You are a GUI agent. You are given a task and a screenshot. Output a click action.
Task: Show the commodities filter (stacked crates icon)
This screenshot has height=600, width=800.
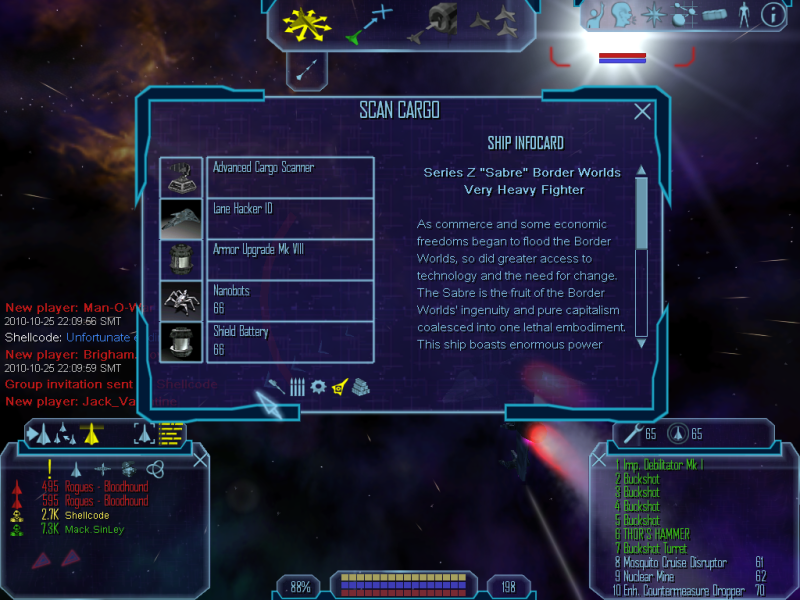[361, 386]
